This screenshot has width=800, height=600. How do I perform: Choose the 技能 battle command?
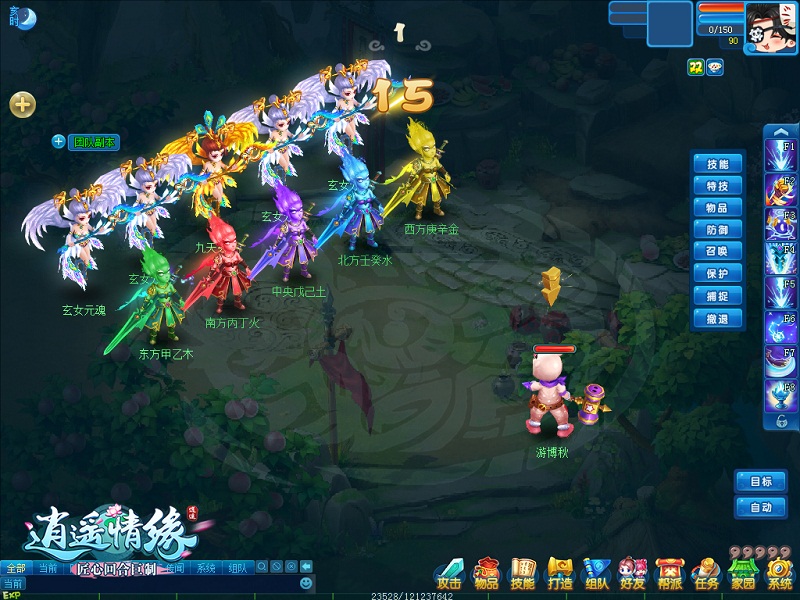[717, 164]
